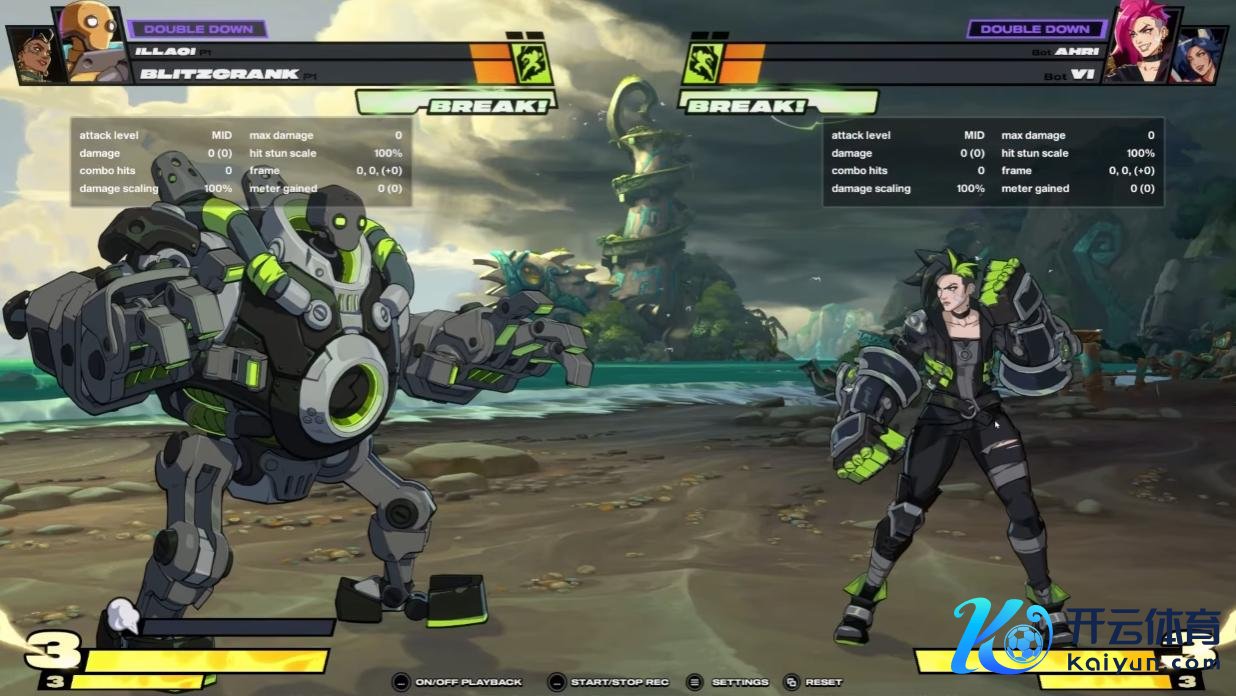
Task: Click the bot team's Double Down fuse badge
Action: (x=1035, y=29)
